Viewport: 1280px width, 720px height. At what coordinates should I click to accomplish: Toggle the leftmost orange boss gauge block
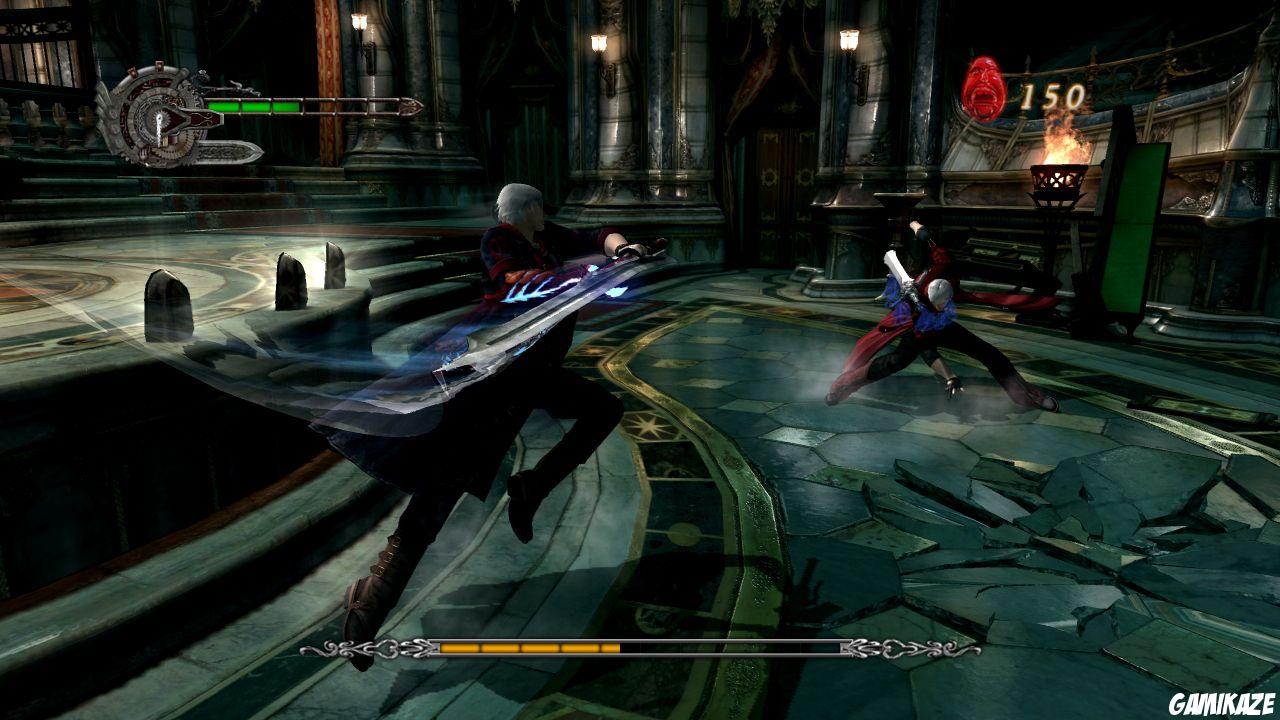[x=460, y=650]
